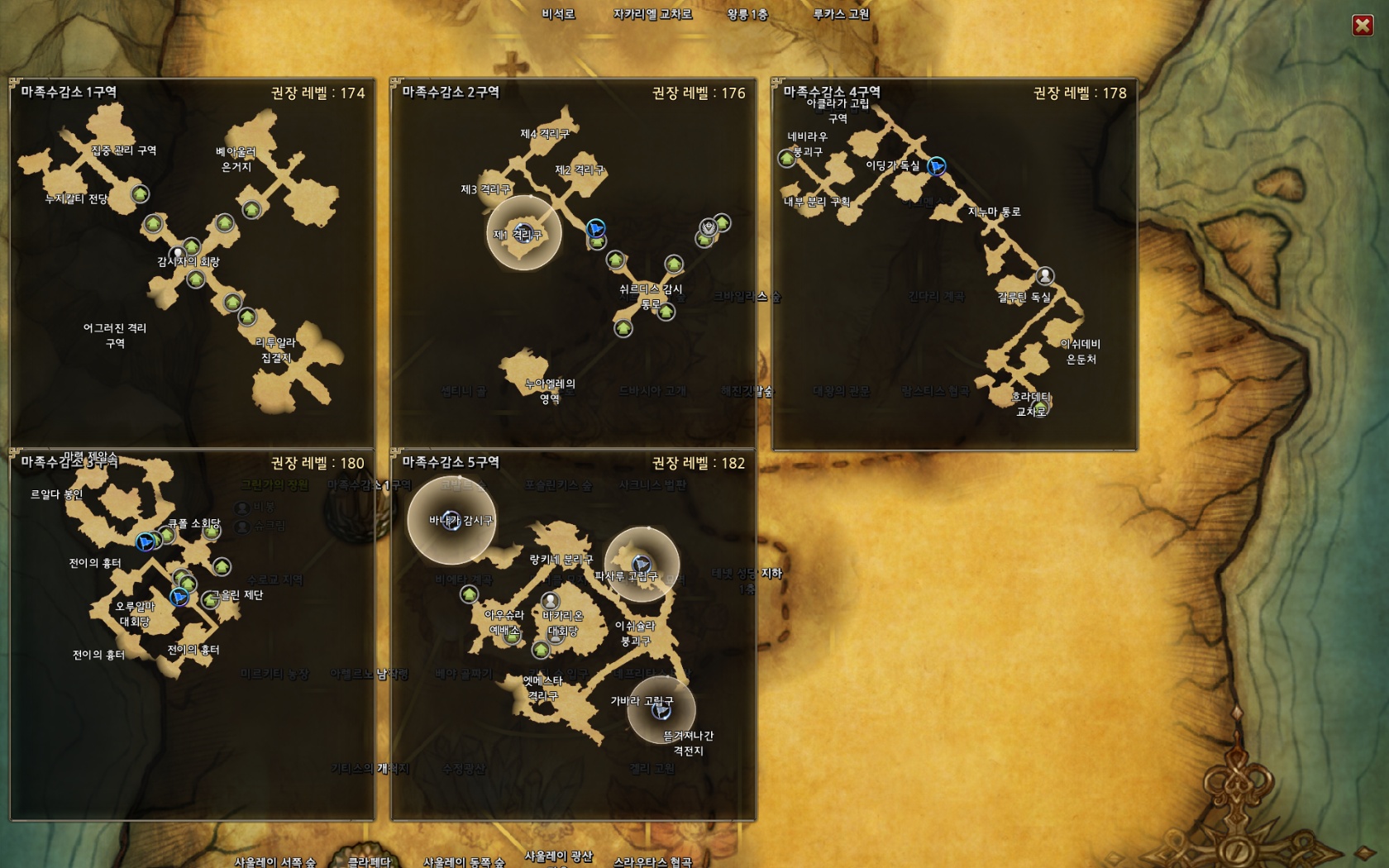Image resolution: width=1389 pixels, height=868 pixels.
Task: Close the map window with the red X
Action: [x=1361, y=26]
